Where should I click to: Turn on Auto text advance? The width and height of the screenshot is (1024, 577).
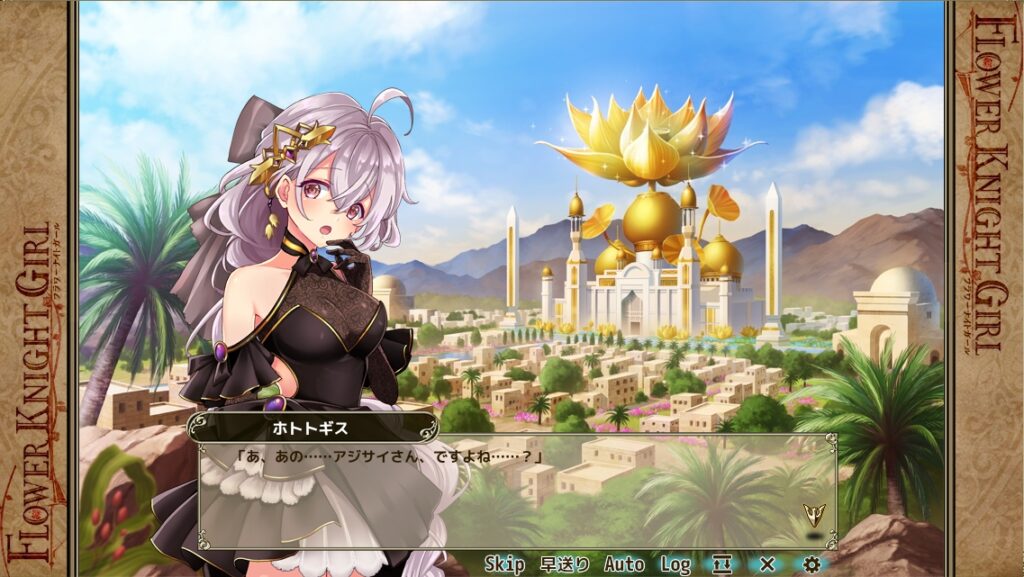pyautogui.click(x=624, y=564)
